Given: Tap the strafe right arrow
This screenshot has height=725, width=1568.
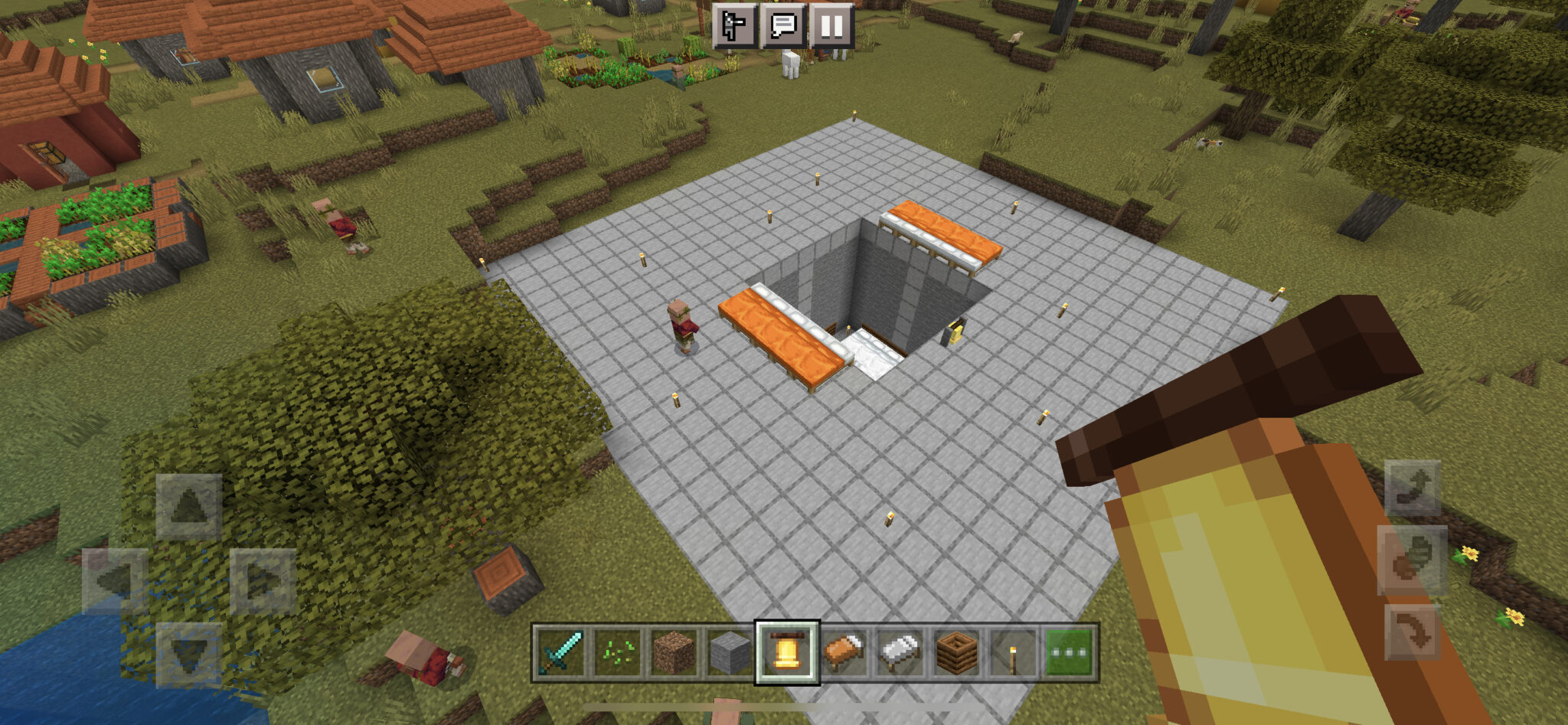Looking at the screenshot, I should coord(263,581).
